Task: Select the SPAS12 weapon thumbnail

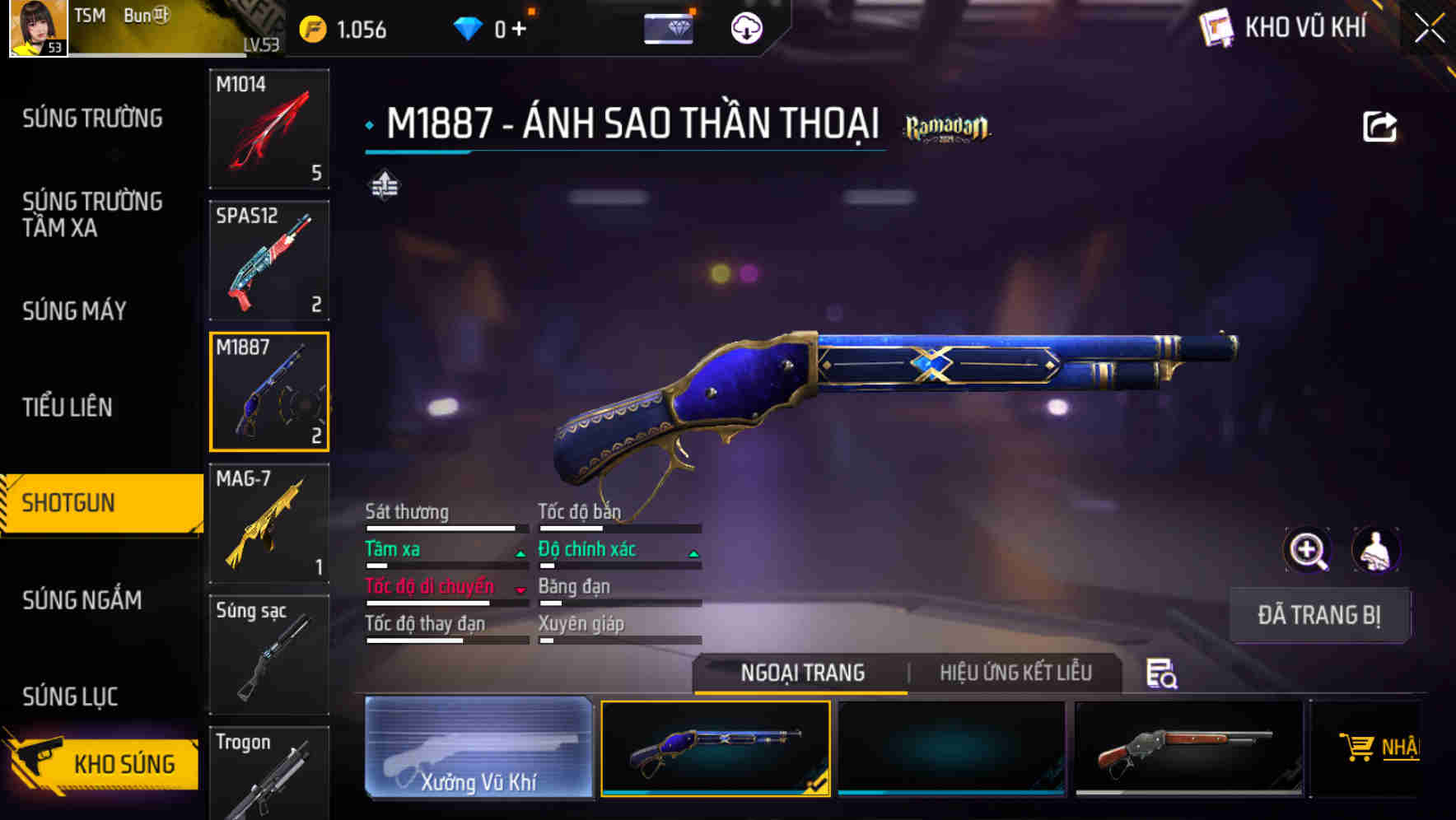Action: coord(269,259)
